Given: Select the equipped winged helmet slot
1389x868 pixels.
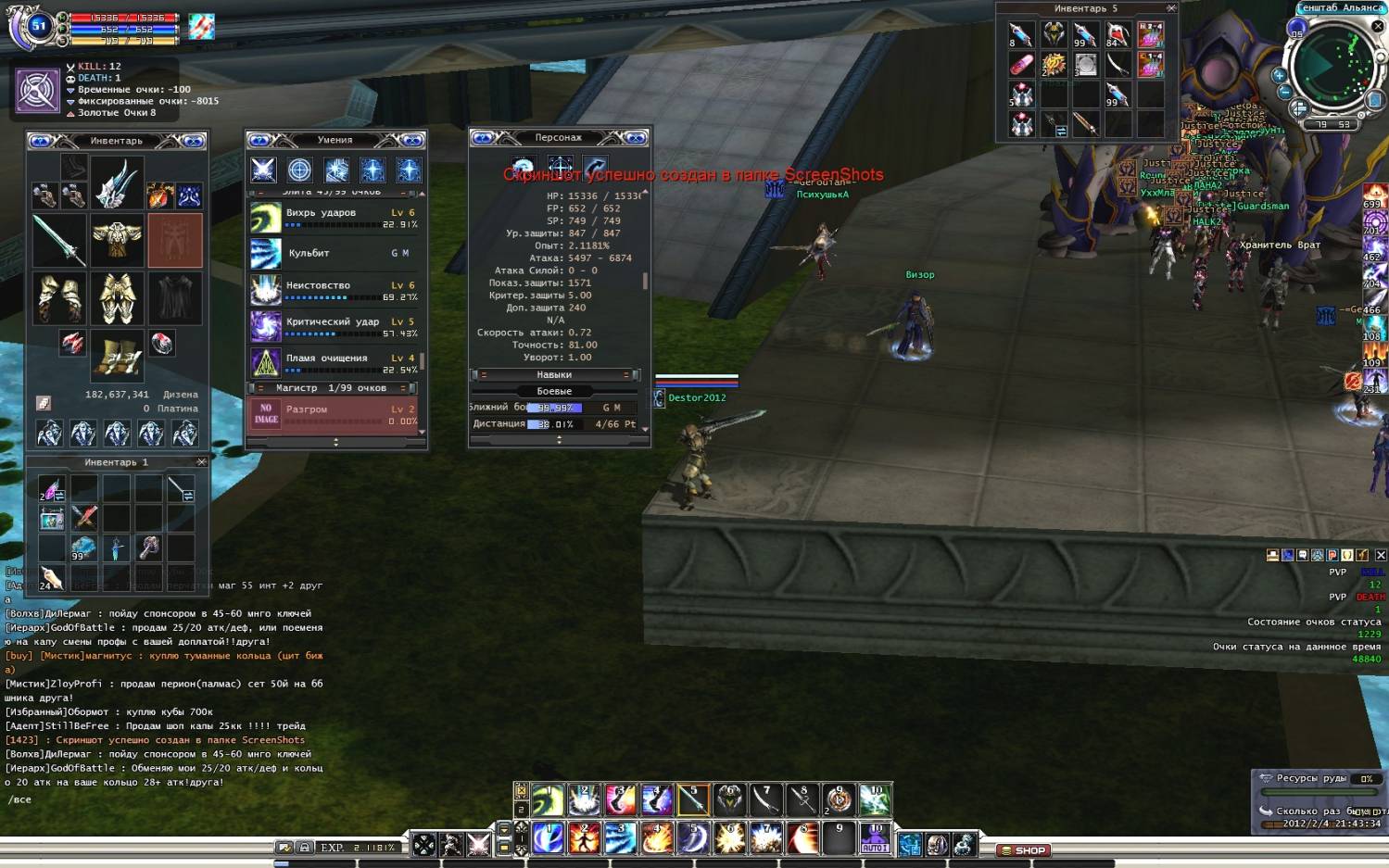Looking at the screenshot, I should click(117, 181).
